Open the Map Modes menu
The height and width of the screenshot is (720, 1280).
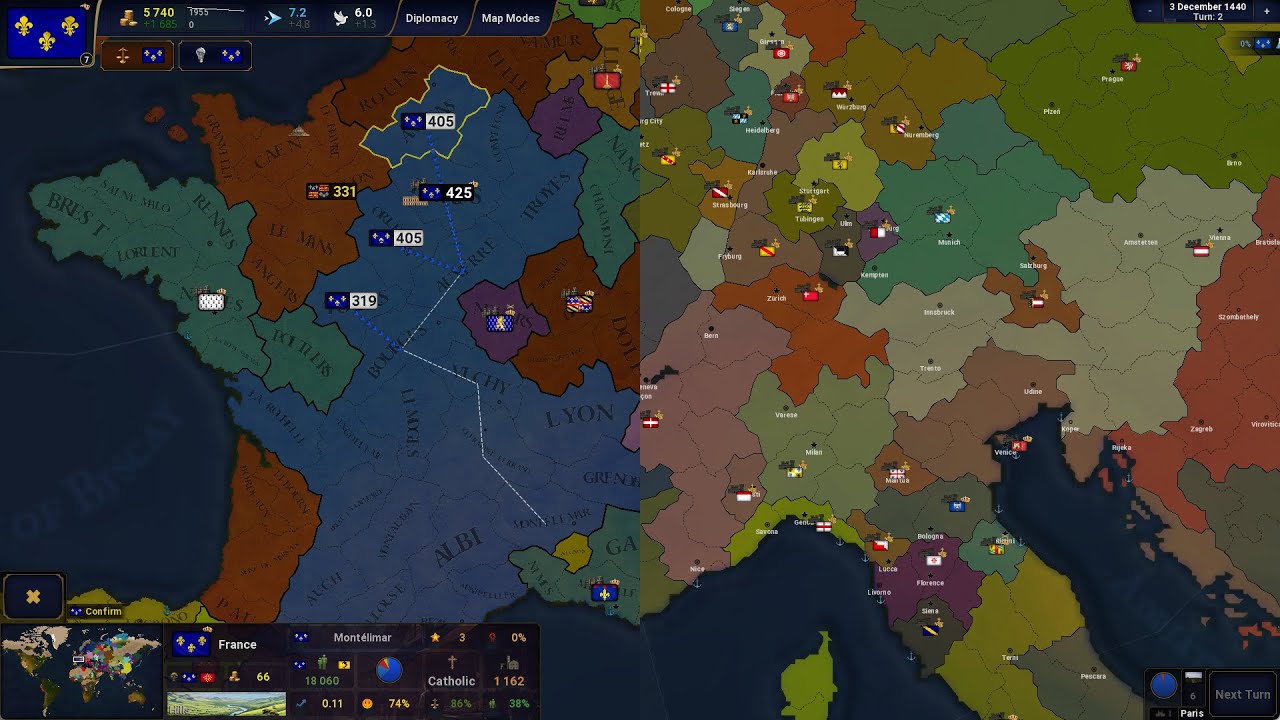click(510, 18)
